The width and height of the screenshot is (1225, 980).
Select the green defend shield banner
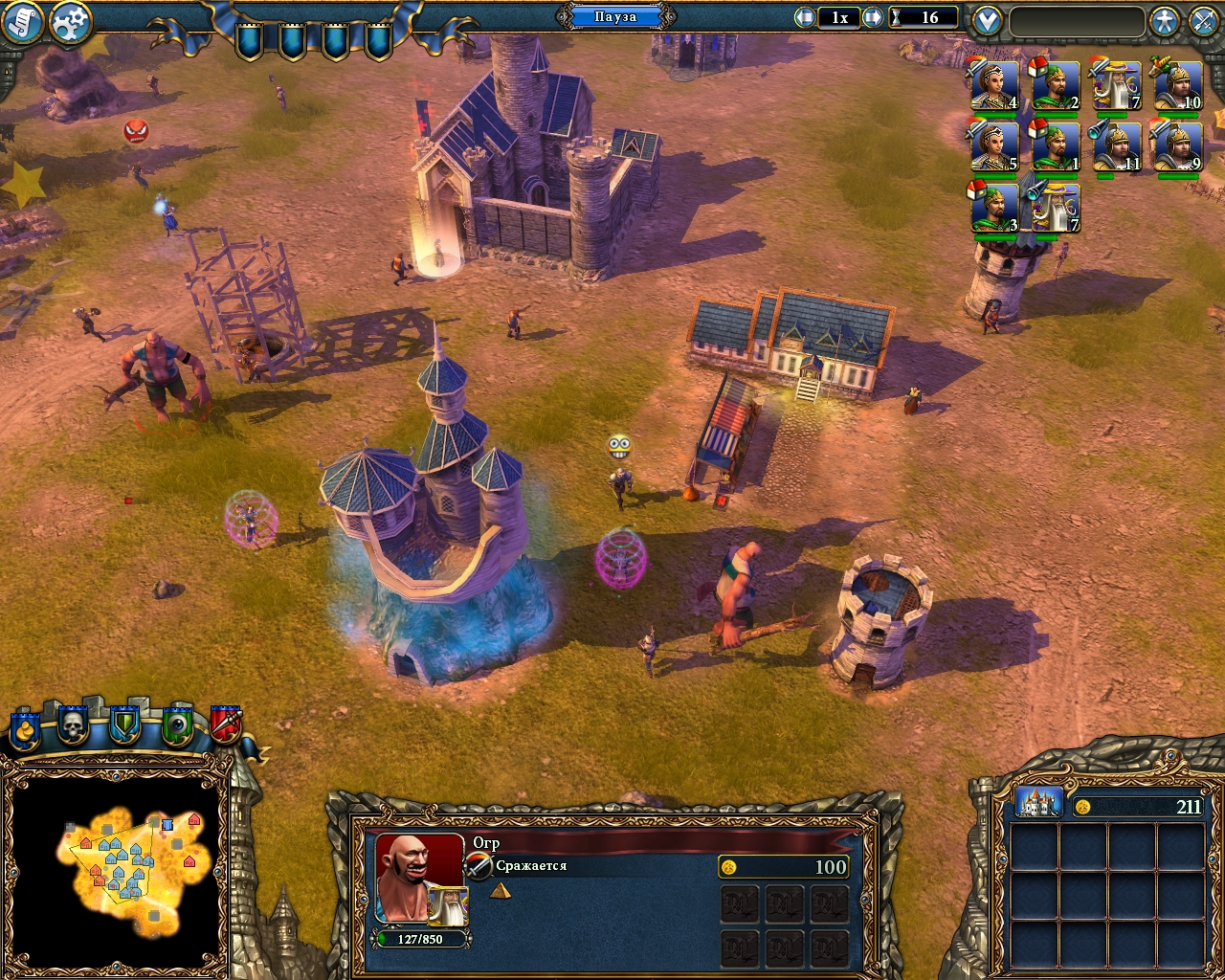(123, 725)
